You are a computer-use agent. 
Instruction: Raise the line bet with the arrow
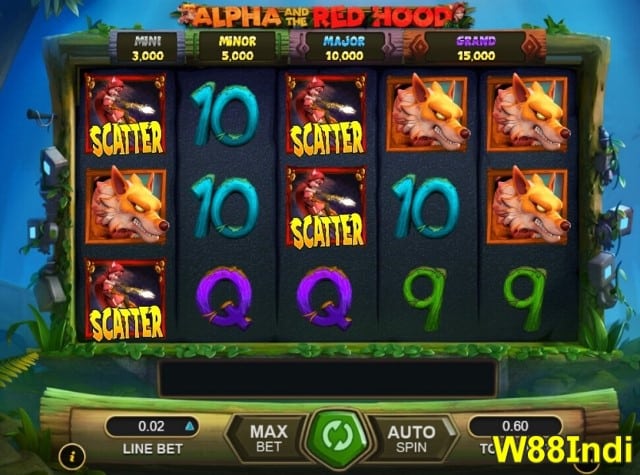187,426
